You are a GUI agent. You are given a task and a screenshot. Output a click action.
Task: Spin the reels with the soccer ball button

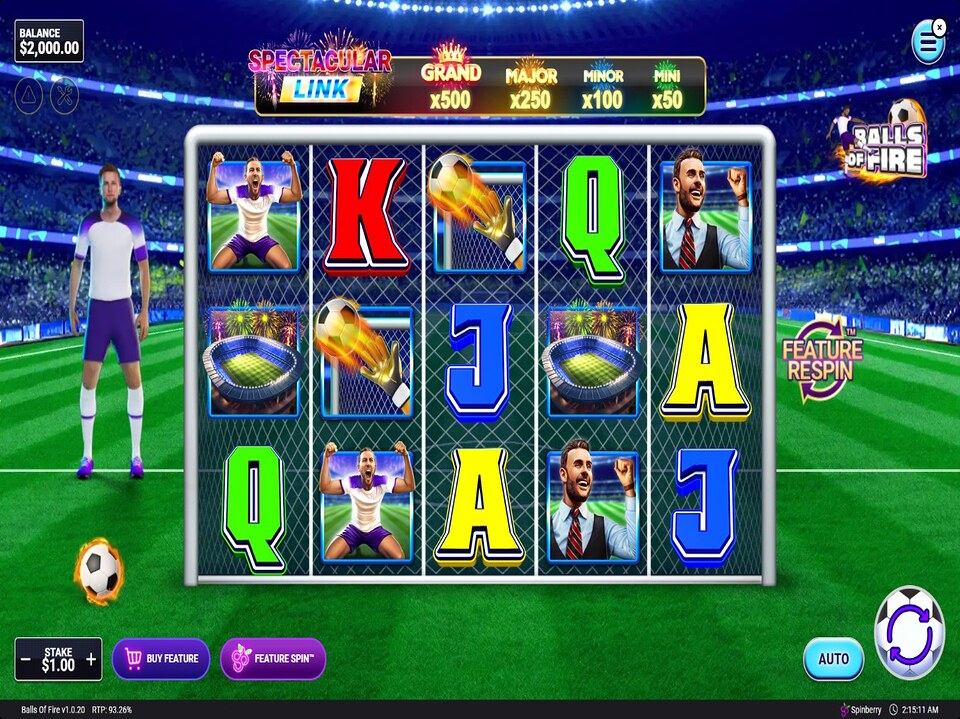909,633
